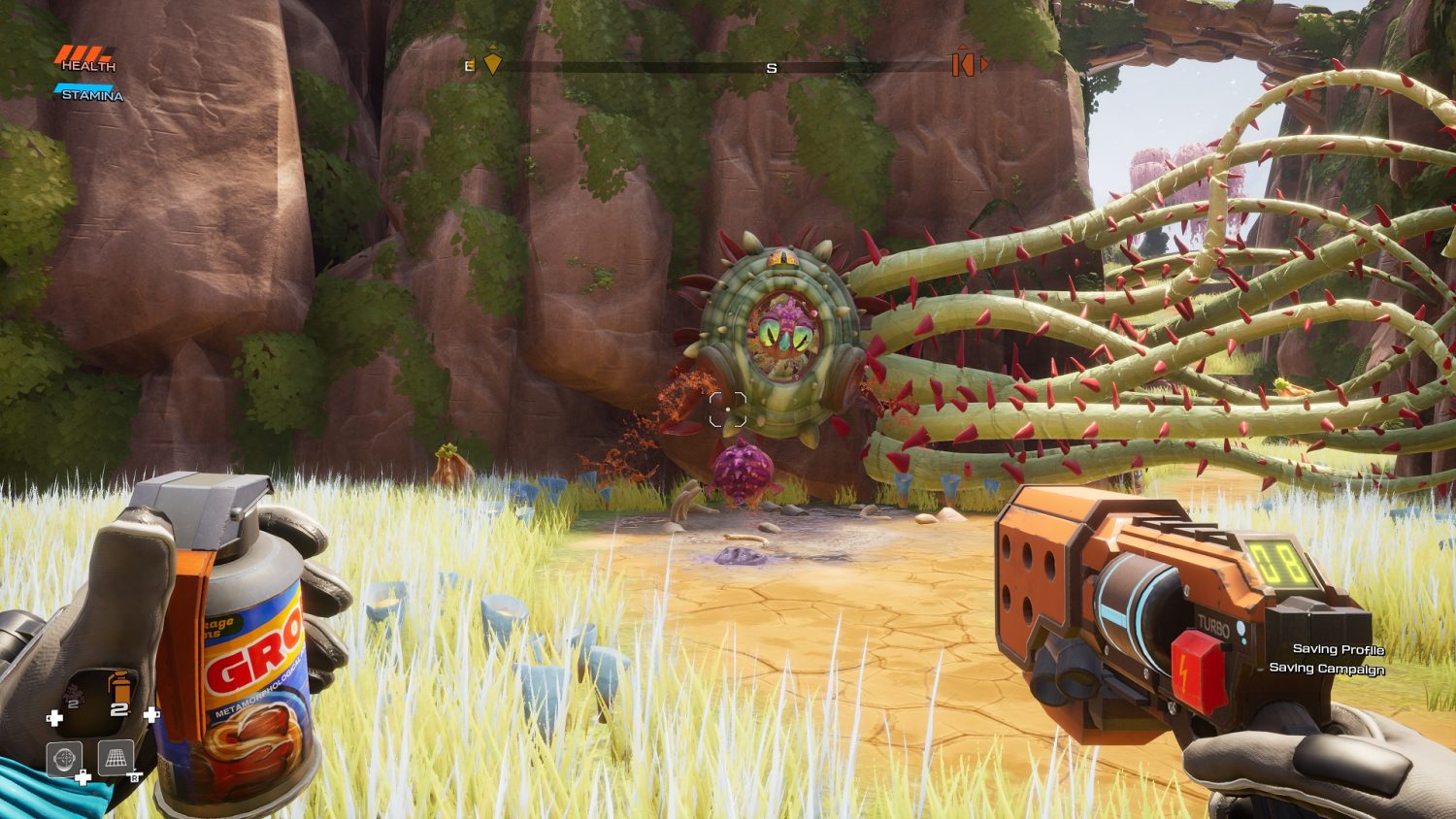Click the orange objective marker on compass
Screen dimensions: 1456x819
pos(965,64)
